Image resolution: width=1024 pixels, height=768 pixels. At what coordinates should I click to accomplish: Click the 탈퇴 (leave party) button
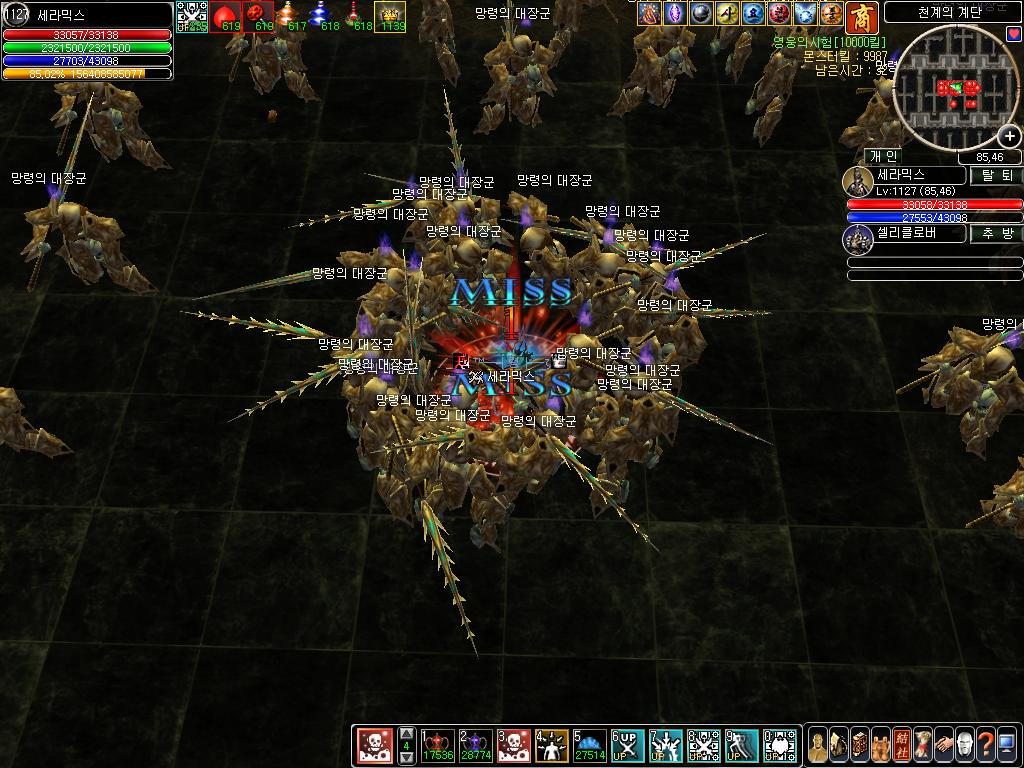point(995,175)
